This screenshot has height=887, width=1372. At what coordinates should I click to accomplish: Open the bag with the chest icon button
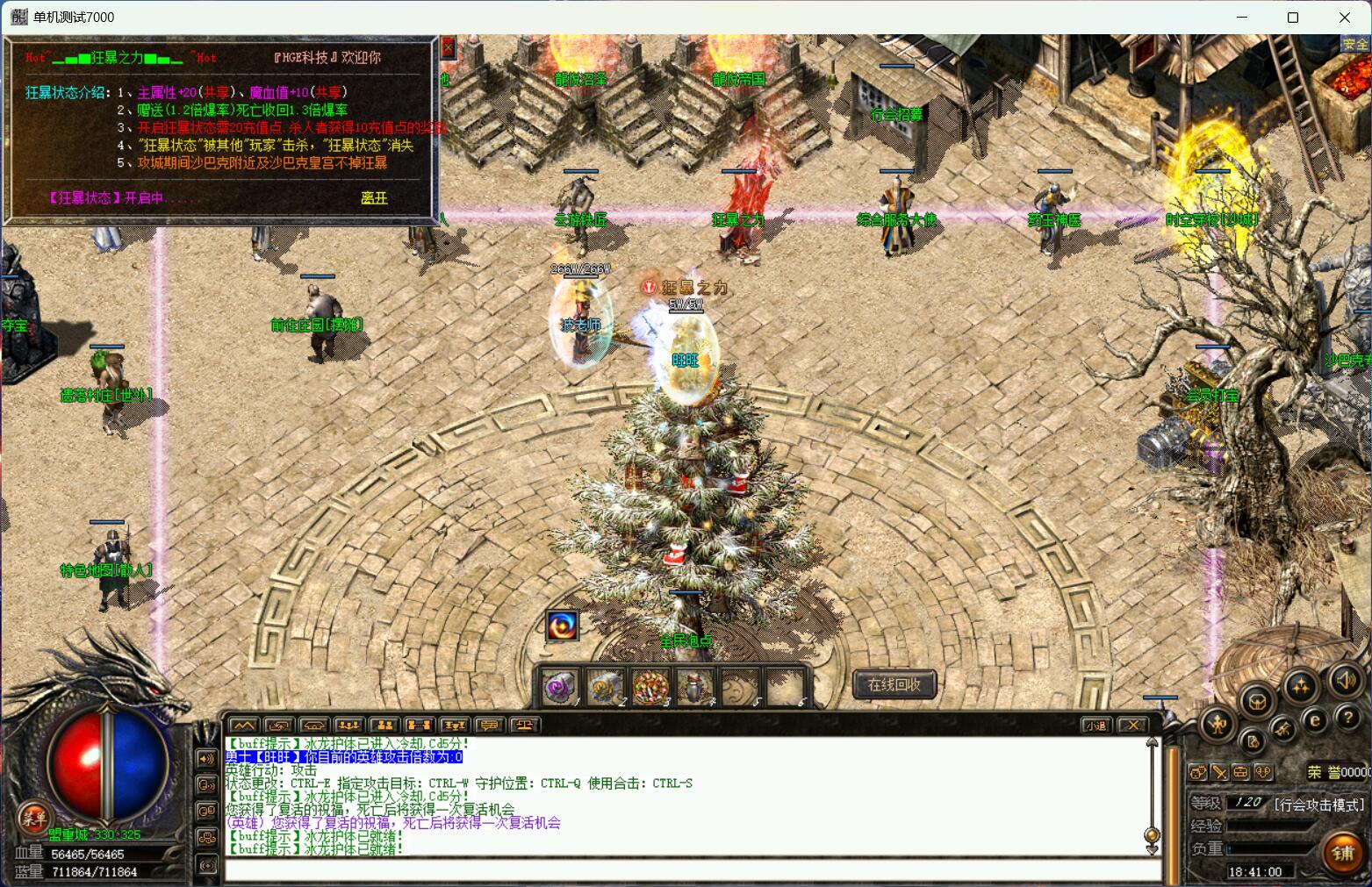(x=1258, y=701)
